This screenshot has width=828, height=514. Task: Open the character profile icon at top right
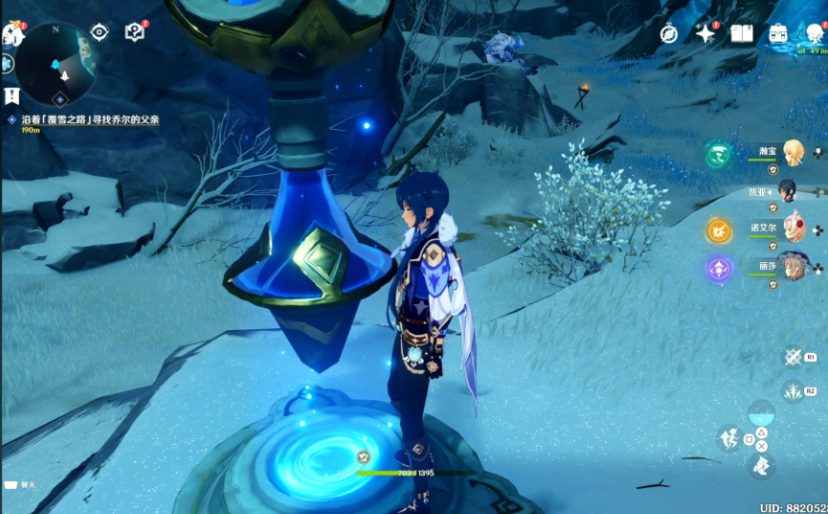coord(815,34)
